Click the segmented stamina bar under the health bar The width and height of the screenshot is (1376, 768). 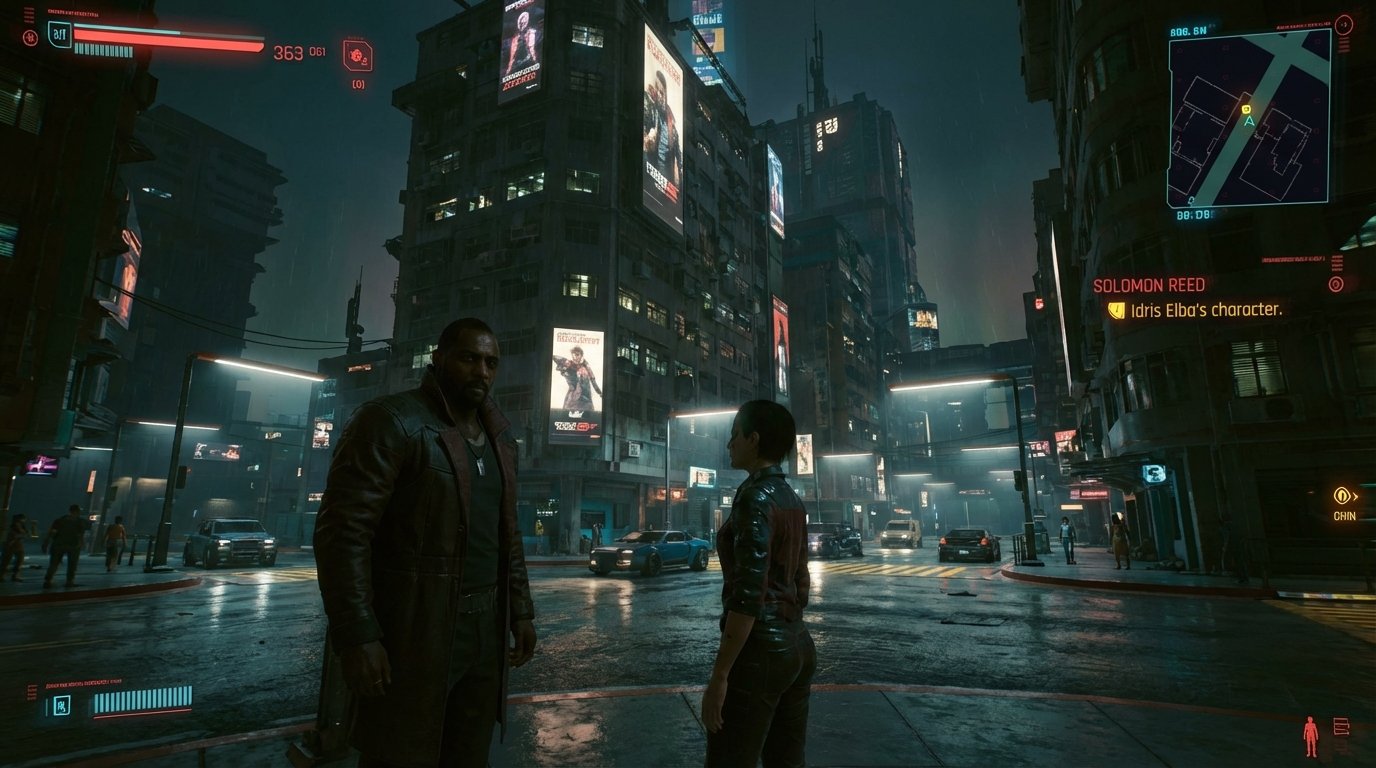[103, 49]
